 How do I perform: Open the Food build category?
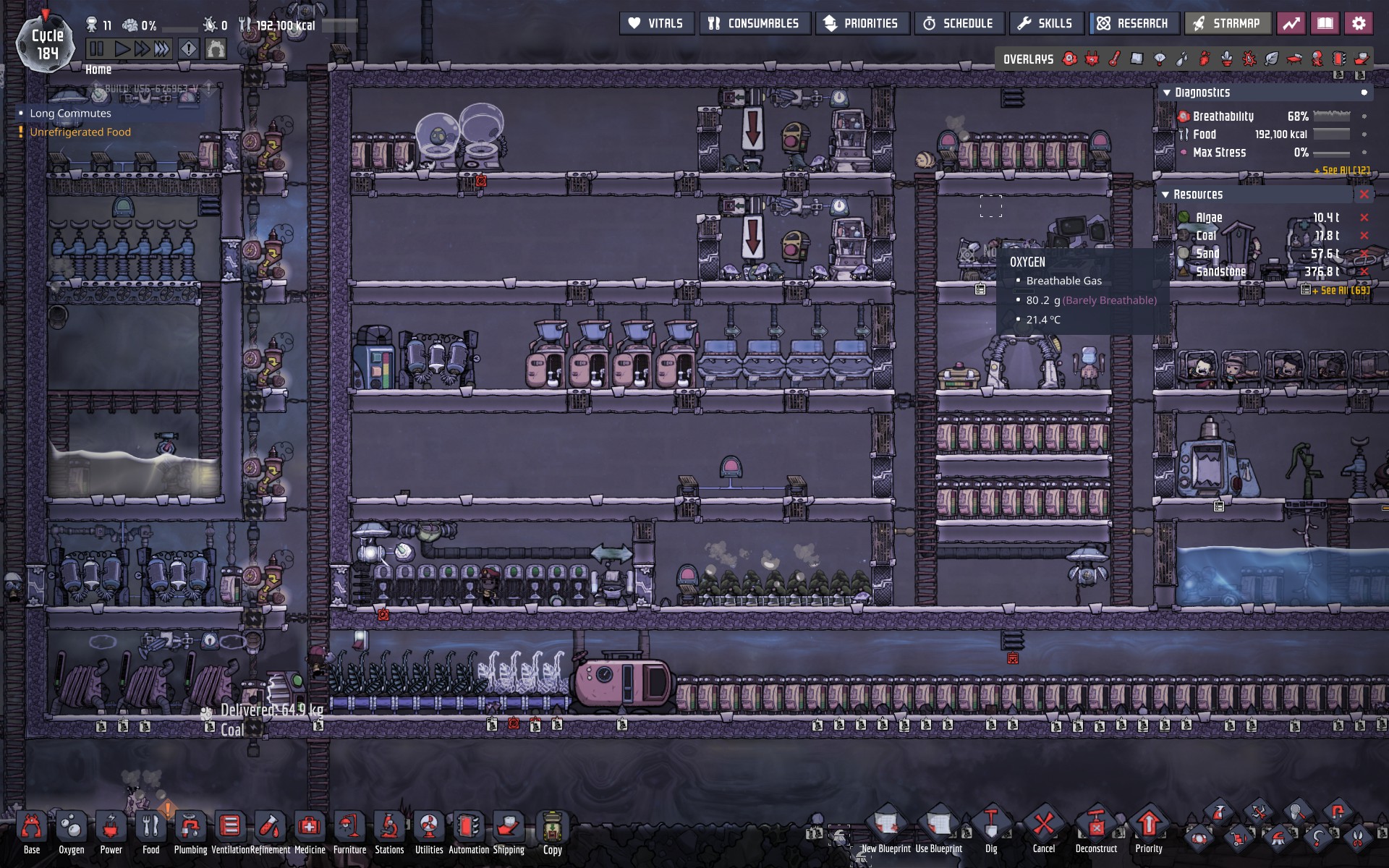click(x=150, y=829)
